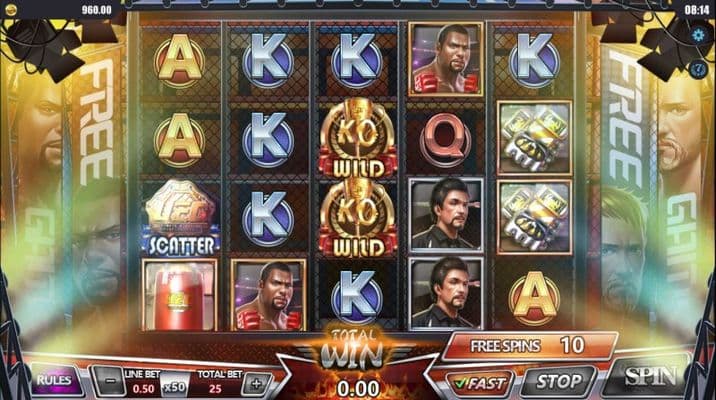Click the Stop button
Viewport: 716px width, 400px height.
558,381
